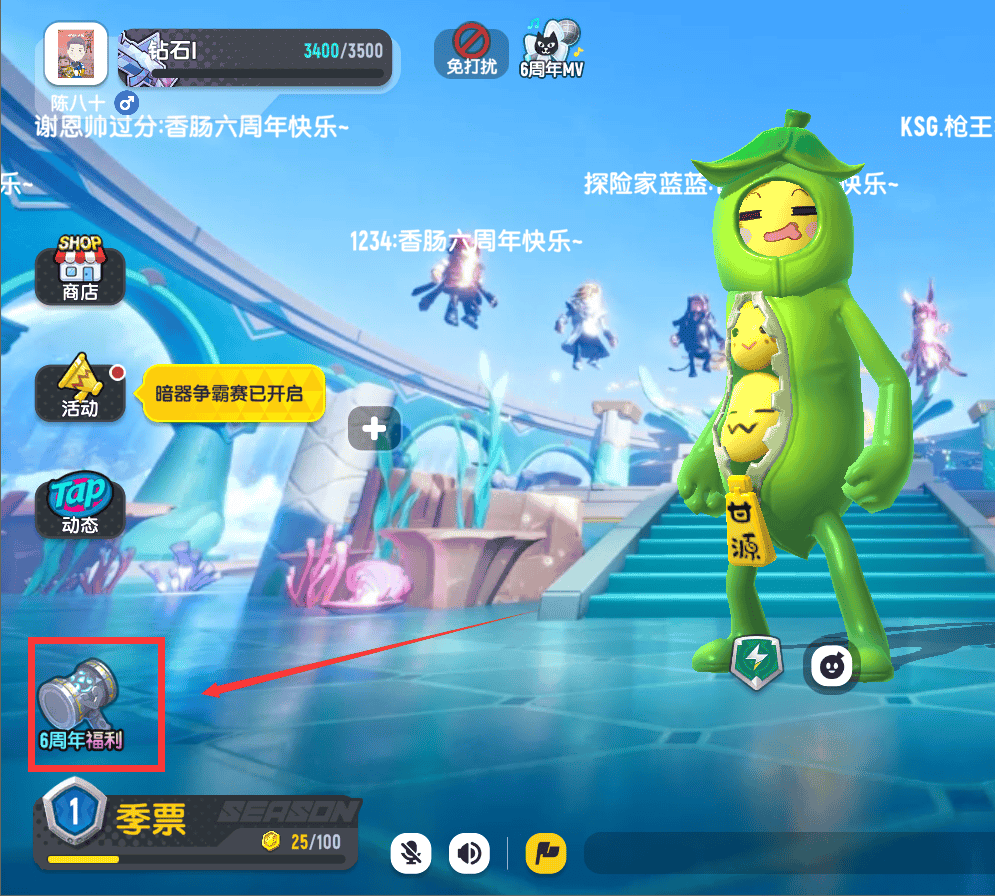Open the player avatar profile
This screenshot has width=995, height=896.
76,55
